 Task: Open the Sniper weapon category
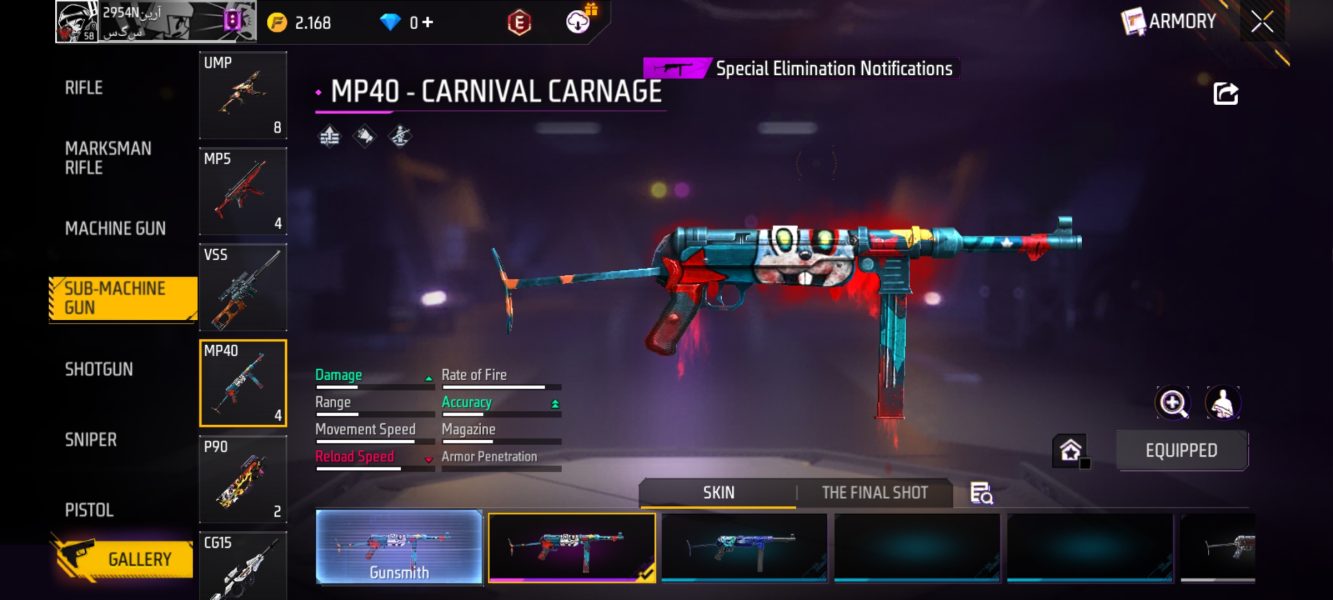(x=91, y=440)
